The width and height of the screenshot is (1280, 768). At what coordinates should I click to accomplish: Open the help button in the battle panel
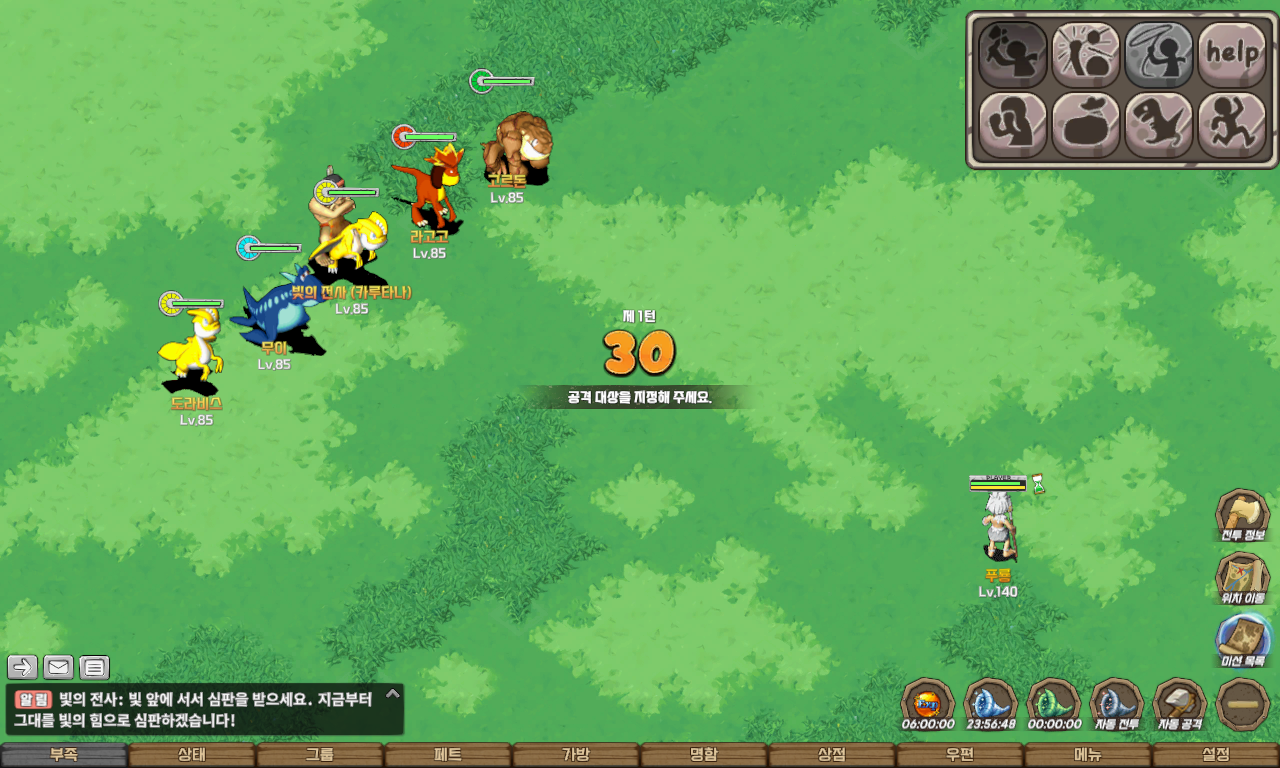coord(1232,53)
